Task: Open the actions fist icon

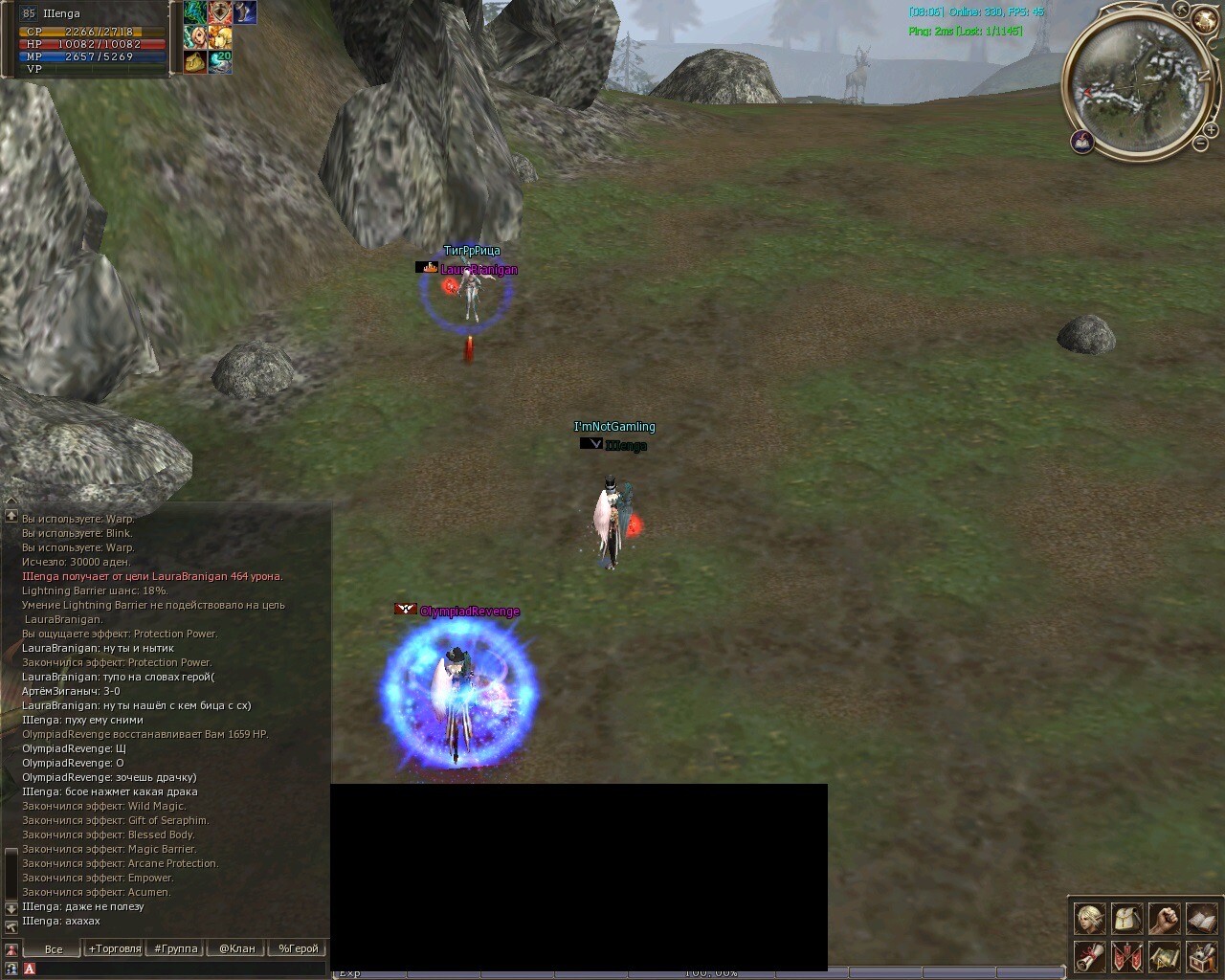Action: (x=1164, y=920)
